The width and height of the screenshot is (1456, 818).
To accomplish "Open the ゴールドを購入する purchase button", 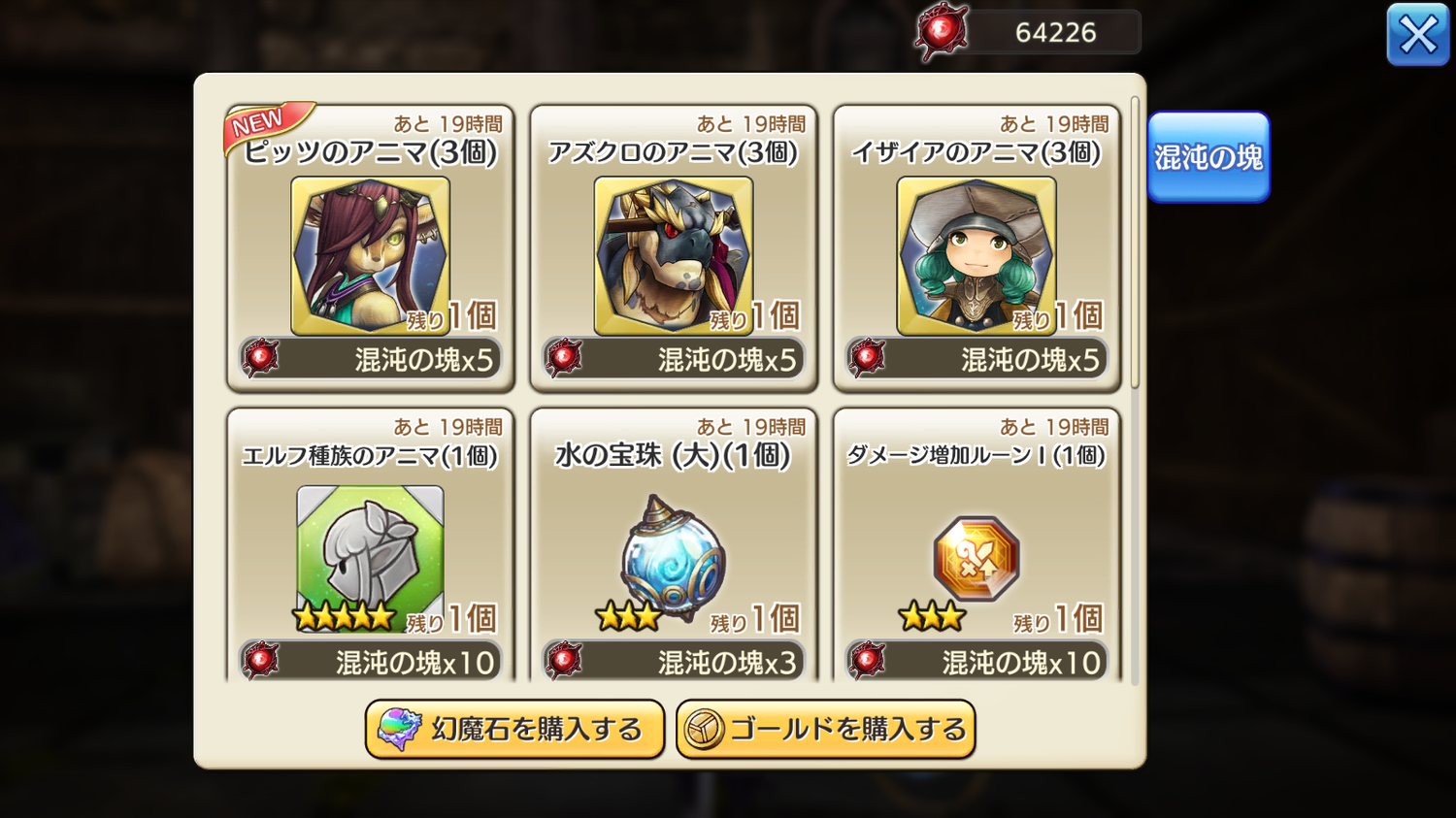I will coord(825,729).
